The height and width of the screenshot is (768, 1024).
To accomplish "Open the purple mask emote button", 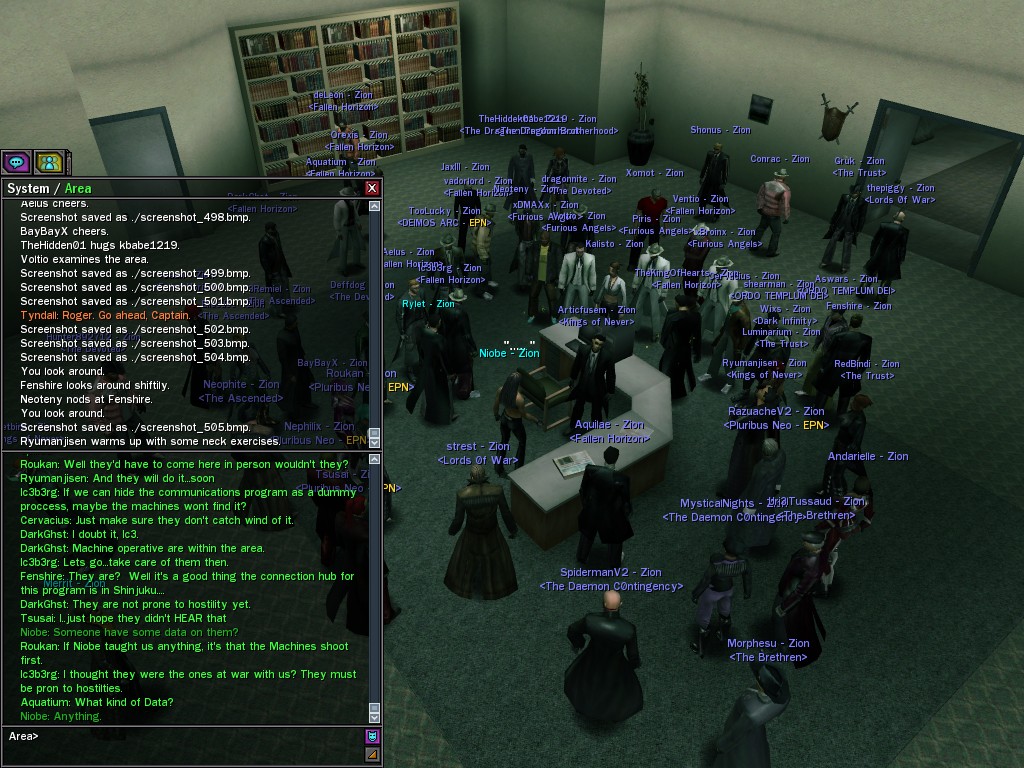I will pyautogui.click(x=373, y=737).
